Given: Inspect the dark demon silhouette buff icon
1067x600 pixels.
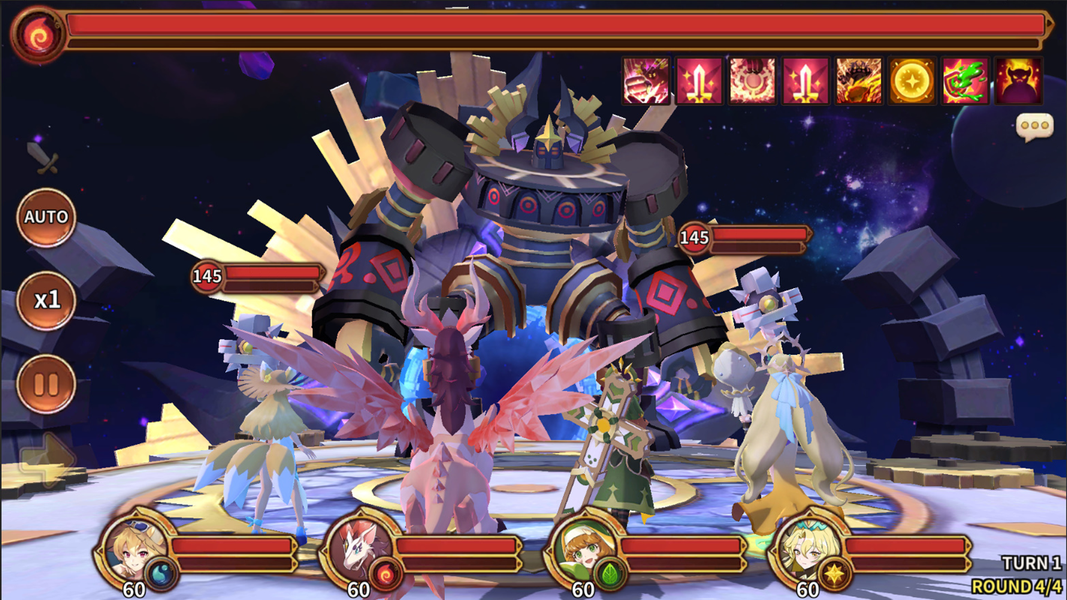Looking at the screenshot, I should [1018, 81].
